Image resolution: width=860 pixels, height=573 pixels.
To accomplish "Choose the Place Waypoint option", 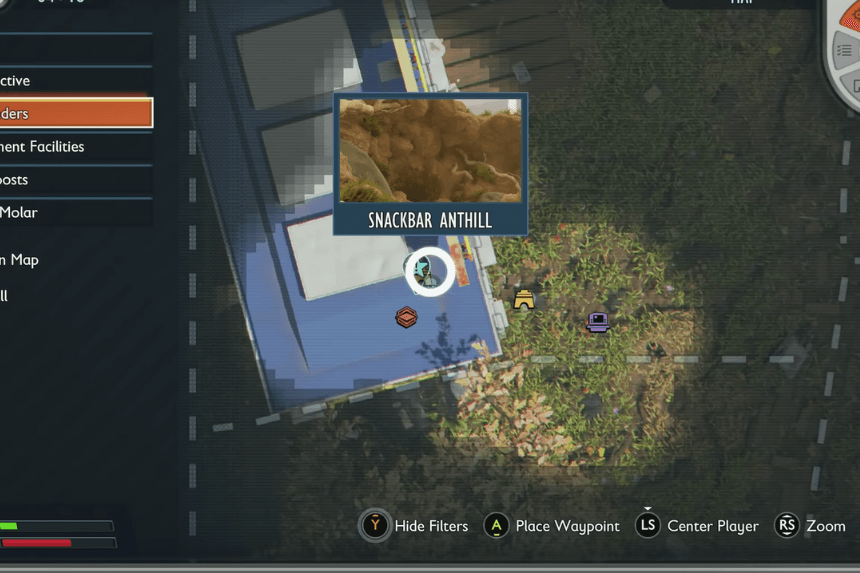I will [552, 526].
